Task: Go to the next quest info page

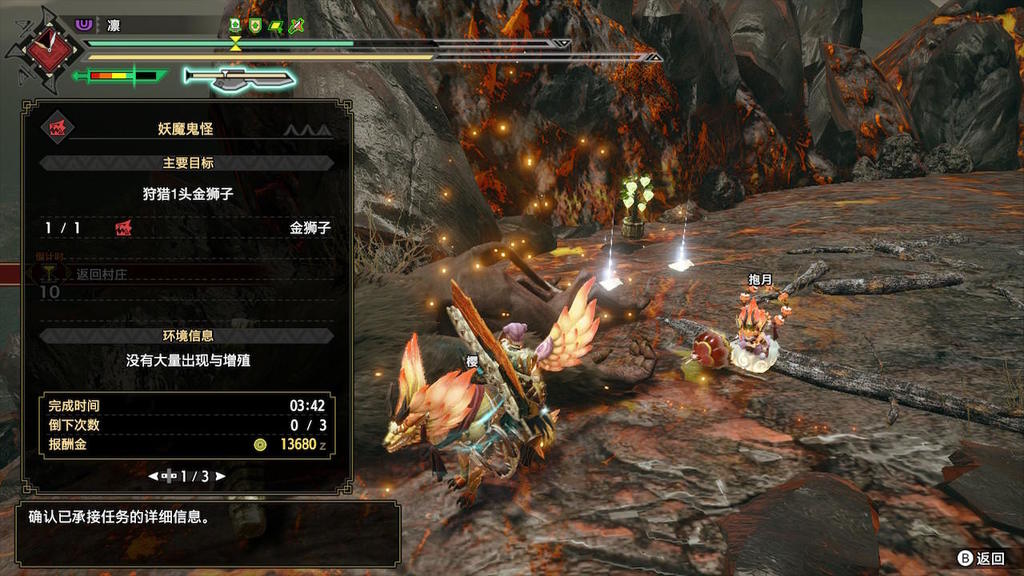Action: pos(220,477)
